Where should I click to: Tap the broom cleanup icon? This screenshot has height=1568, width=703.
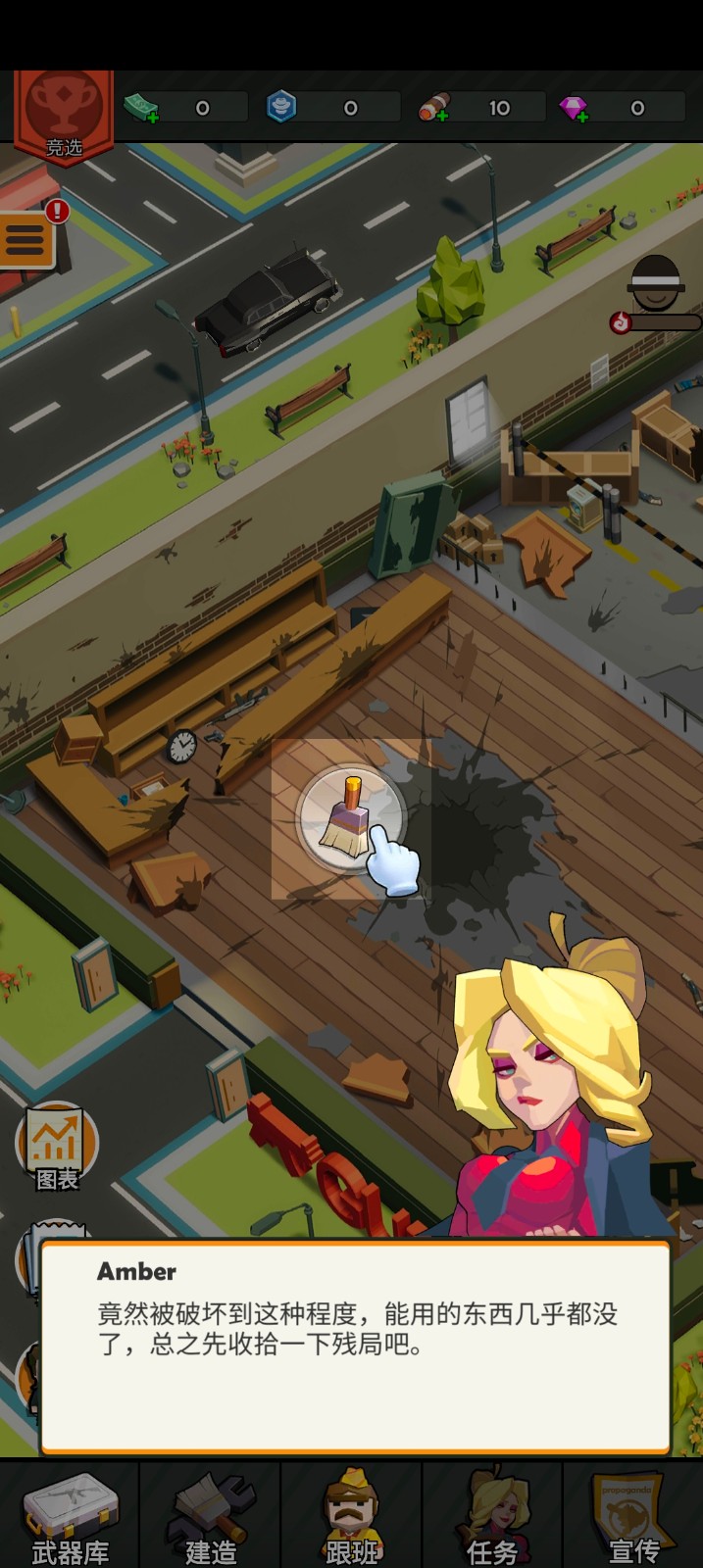350,815
